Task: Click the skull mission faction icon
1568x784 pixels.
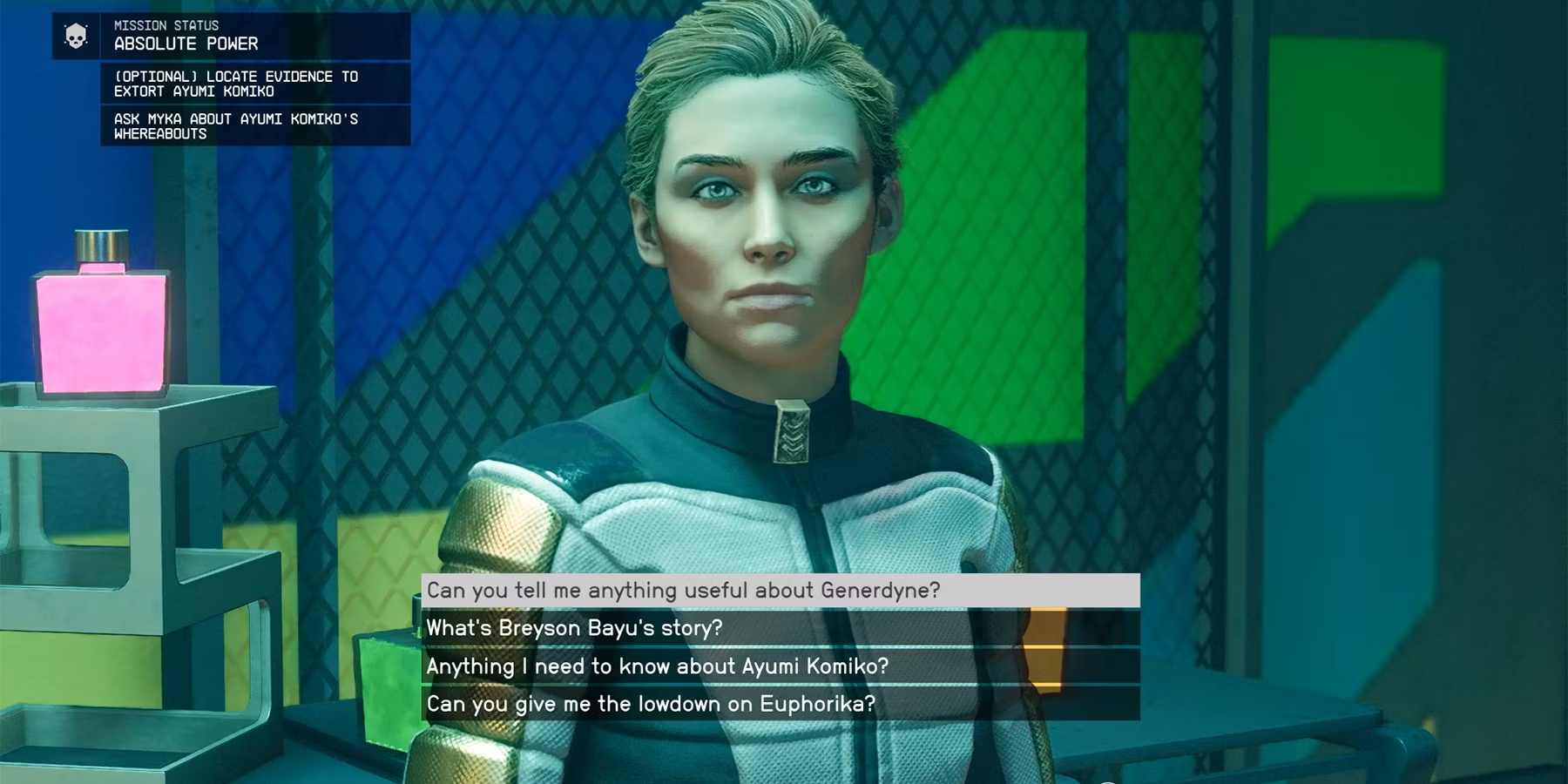Action: coord(76,36)
